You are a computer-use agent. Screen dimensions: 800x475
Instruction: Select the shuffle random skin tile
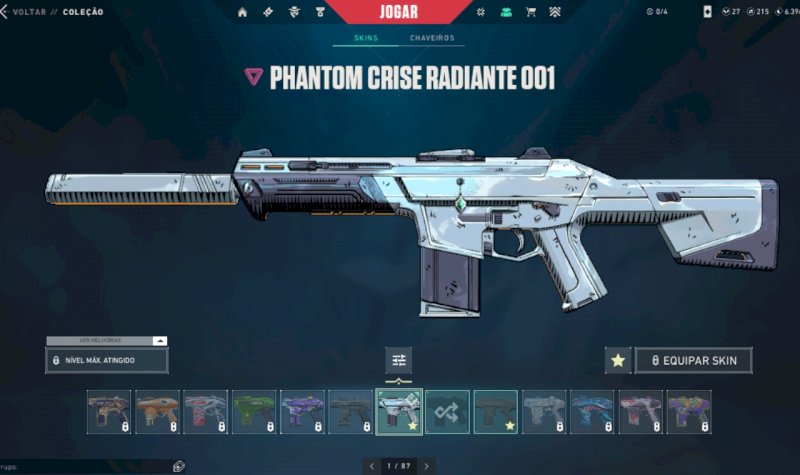pyautogui.click(x=447, y=411)
